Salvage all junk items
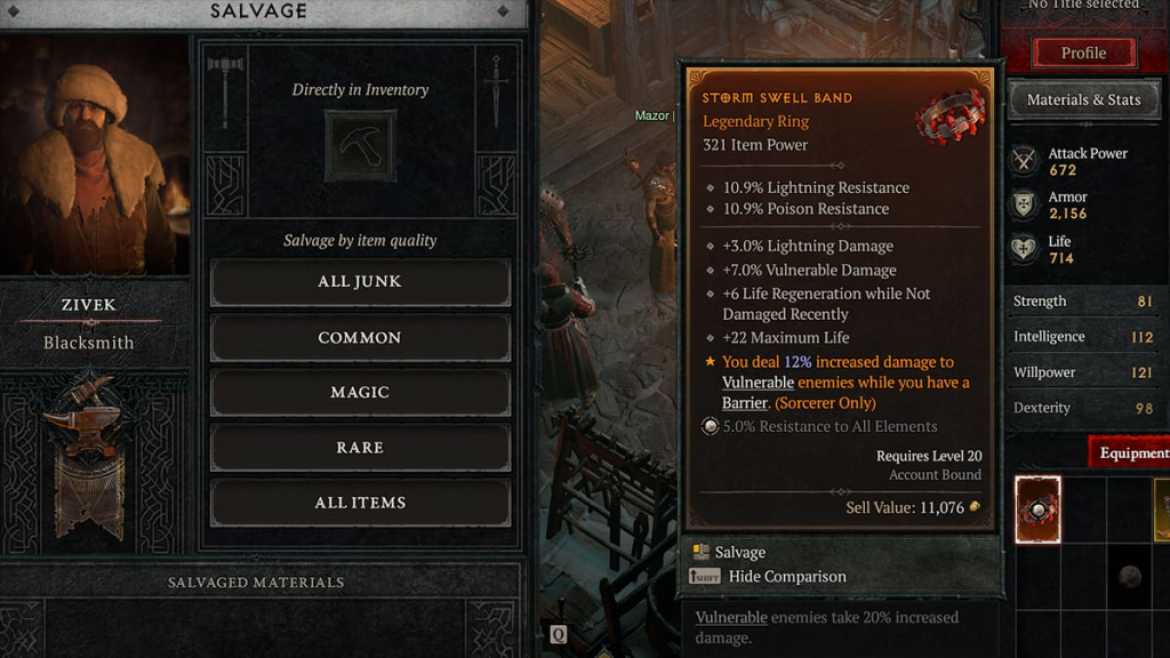This screenshot has width=1170, height=658. pyautogui.click(x=360, y=282)
